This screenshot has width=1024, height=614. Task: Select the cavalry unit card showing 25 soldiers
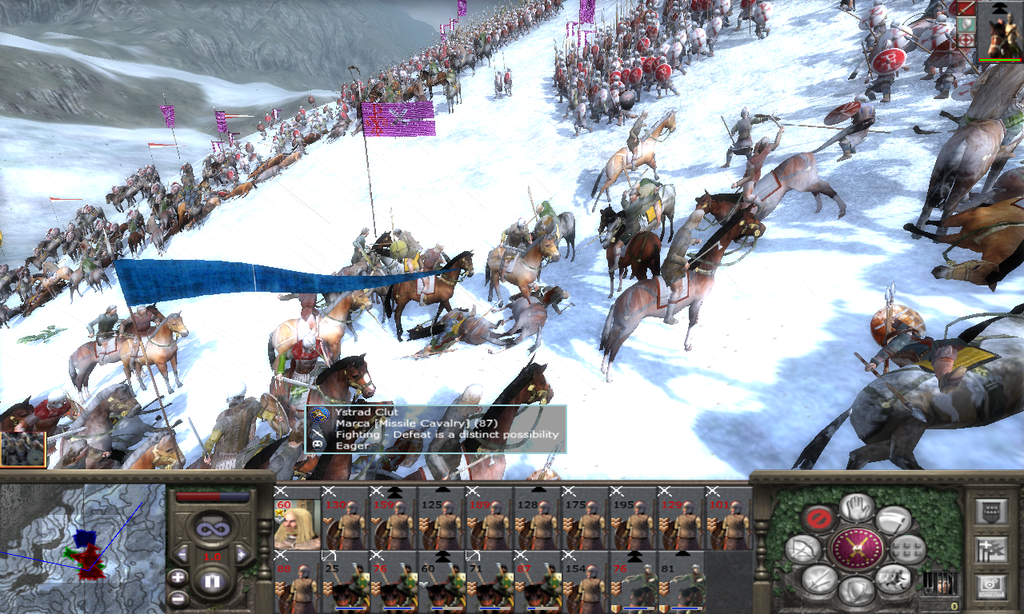(344, 587)
